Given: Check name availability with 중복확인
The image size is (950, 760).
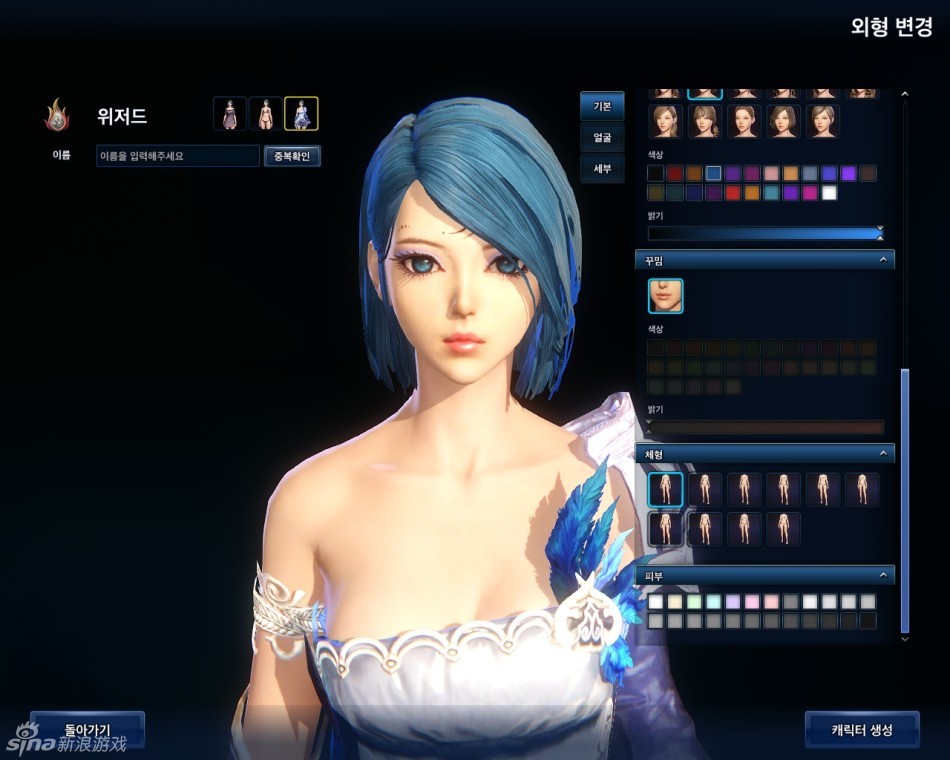Looking at the screenshot, I should click(x=292, y=156).
